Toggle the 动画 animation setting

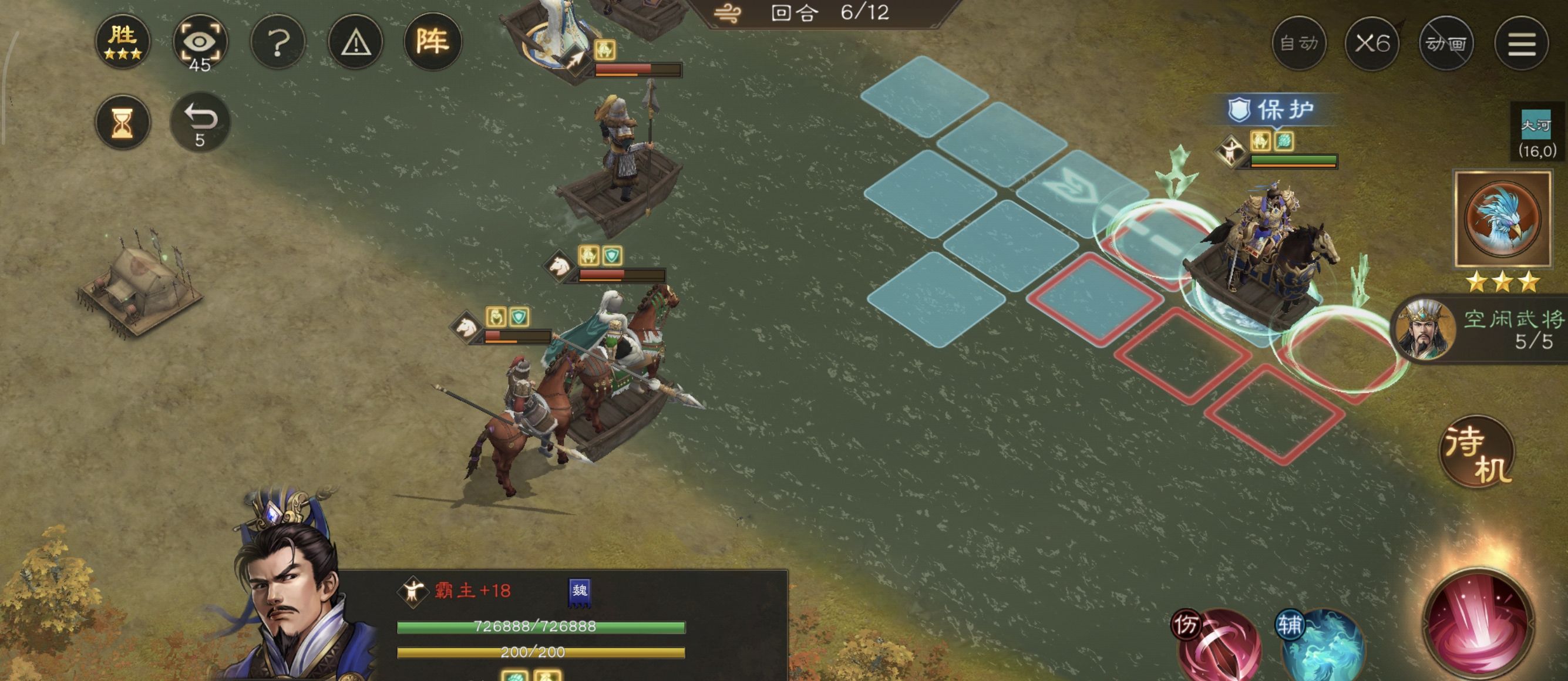[1446, 43]
